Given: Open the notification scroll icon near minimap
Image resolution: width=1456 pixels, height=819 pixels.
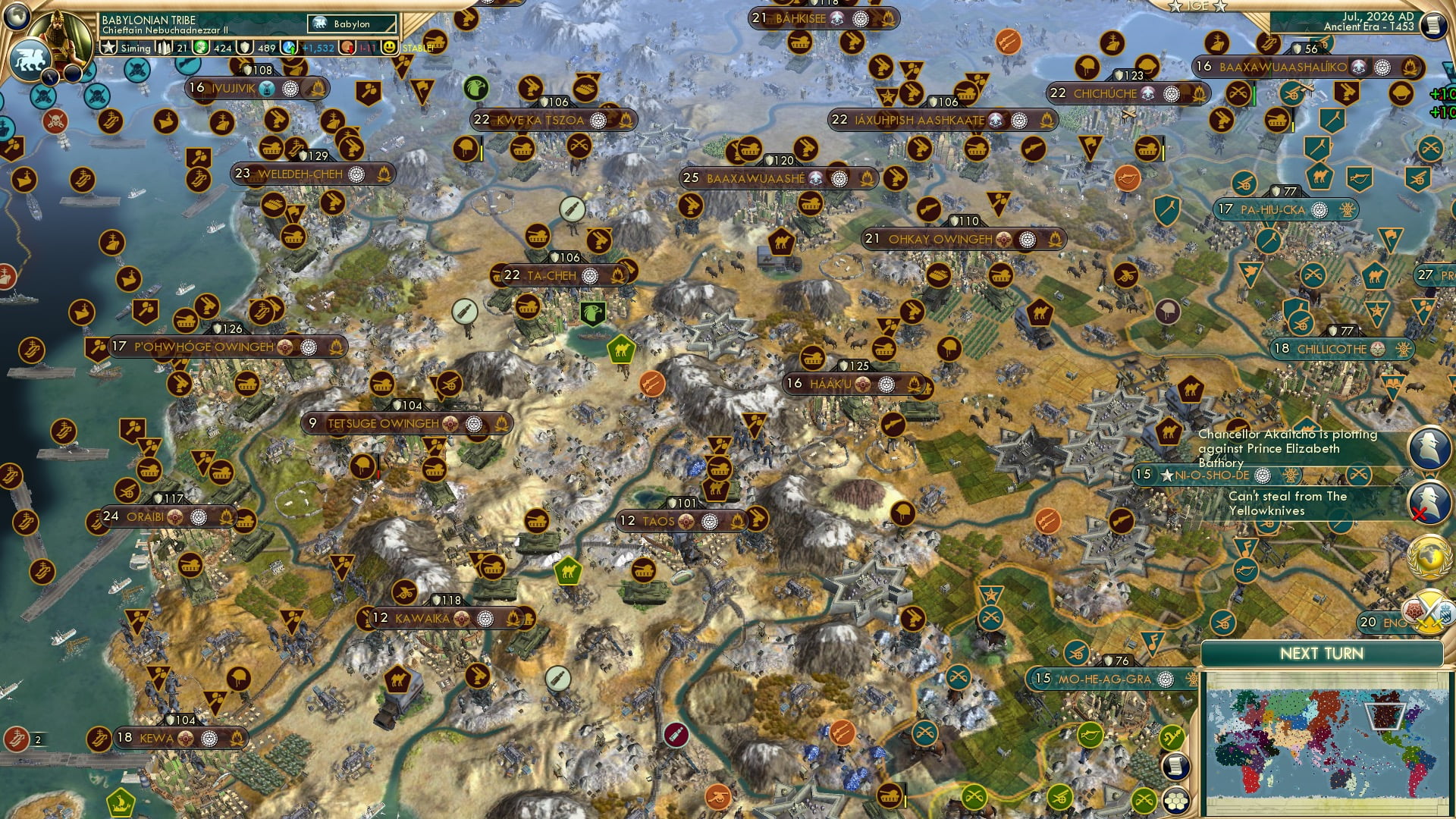Looking at the screenshot, I should click(x=1175, y=767).
